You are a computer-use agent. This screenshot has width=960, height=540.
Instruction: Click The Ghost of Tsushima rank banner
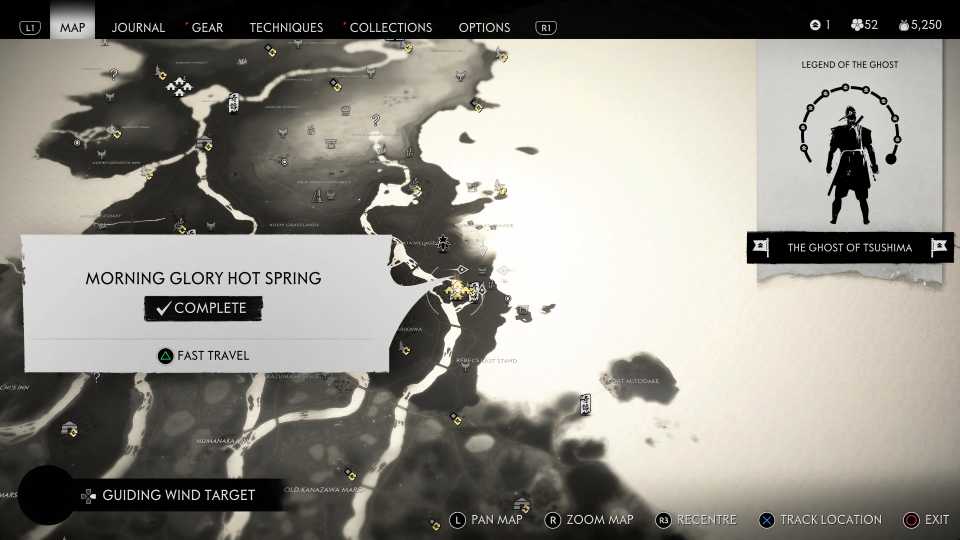(849, 248)
